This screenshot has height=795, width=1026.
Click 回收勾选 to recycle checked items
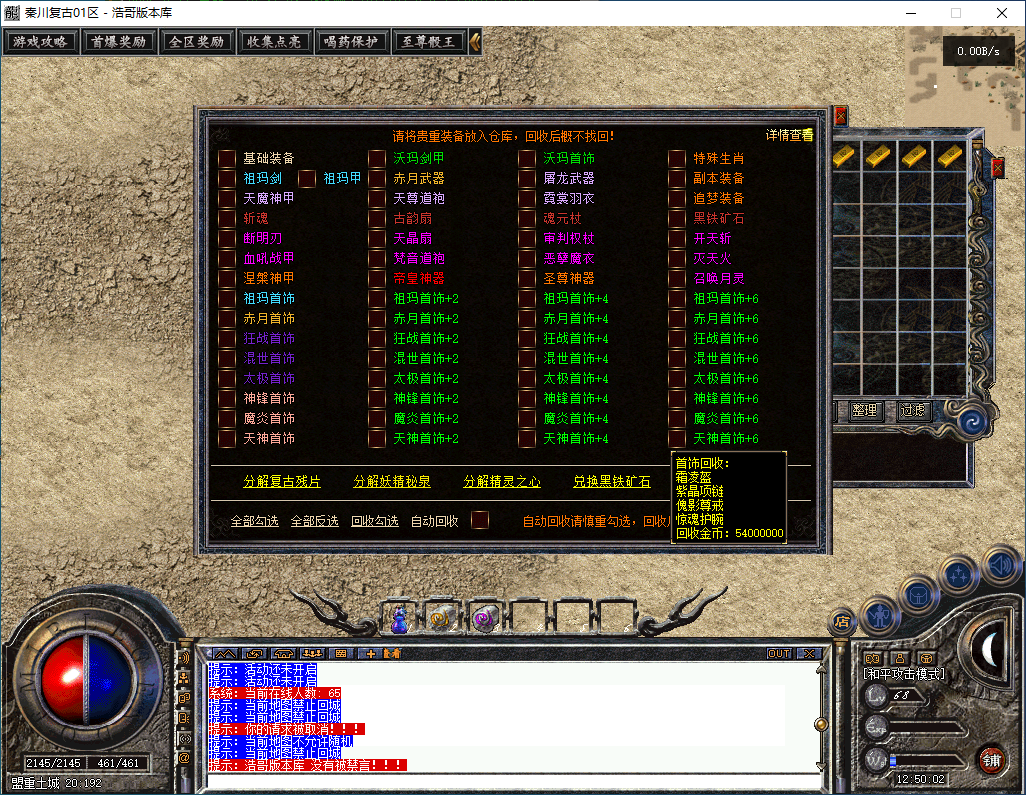(x=374, y=521)
